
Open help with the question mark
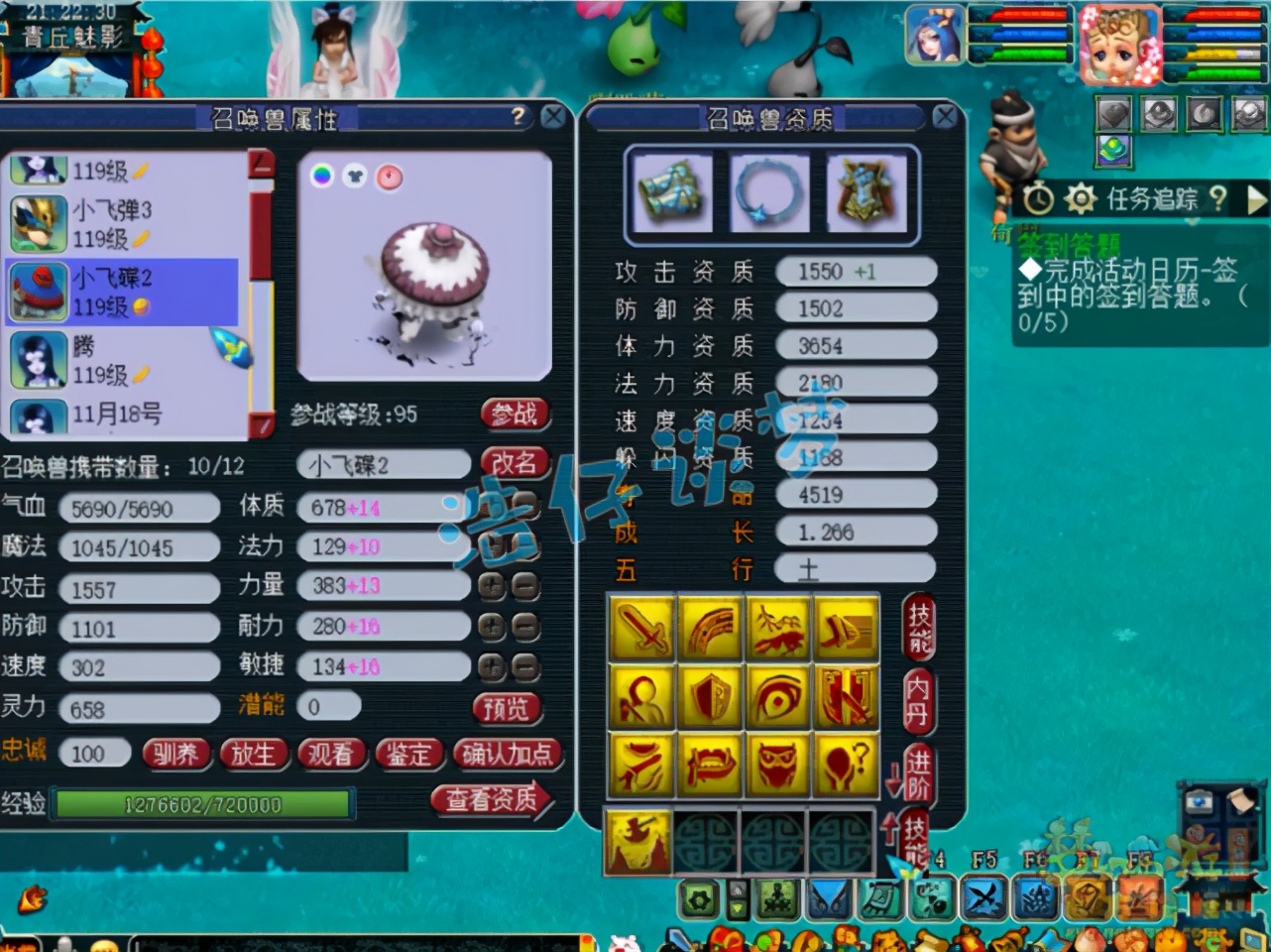(x=518, y=117)
